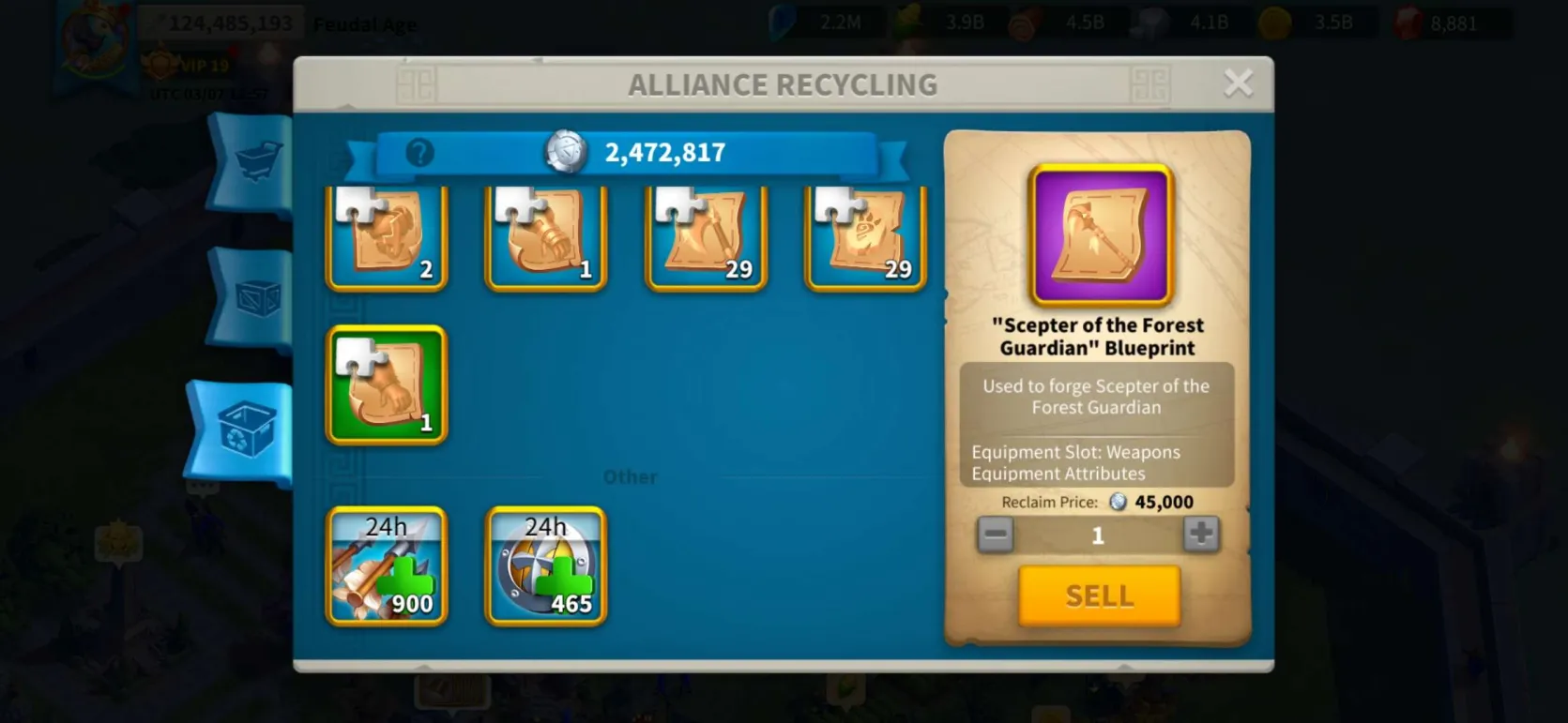Select the recycling bin tab
The width and height of the screenshot is (1568, 723).
[246, 430]
